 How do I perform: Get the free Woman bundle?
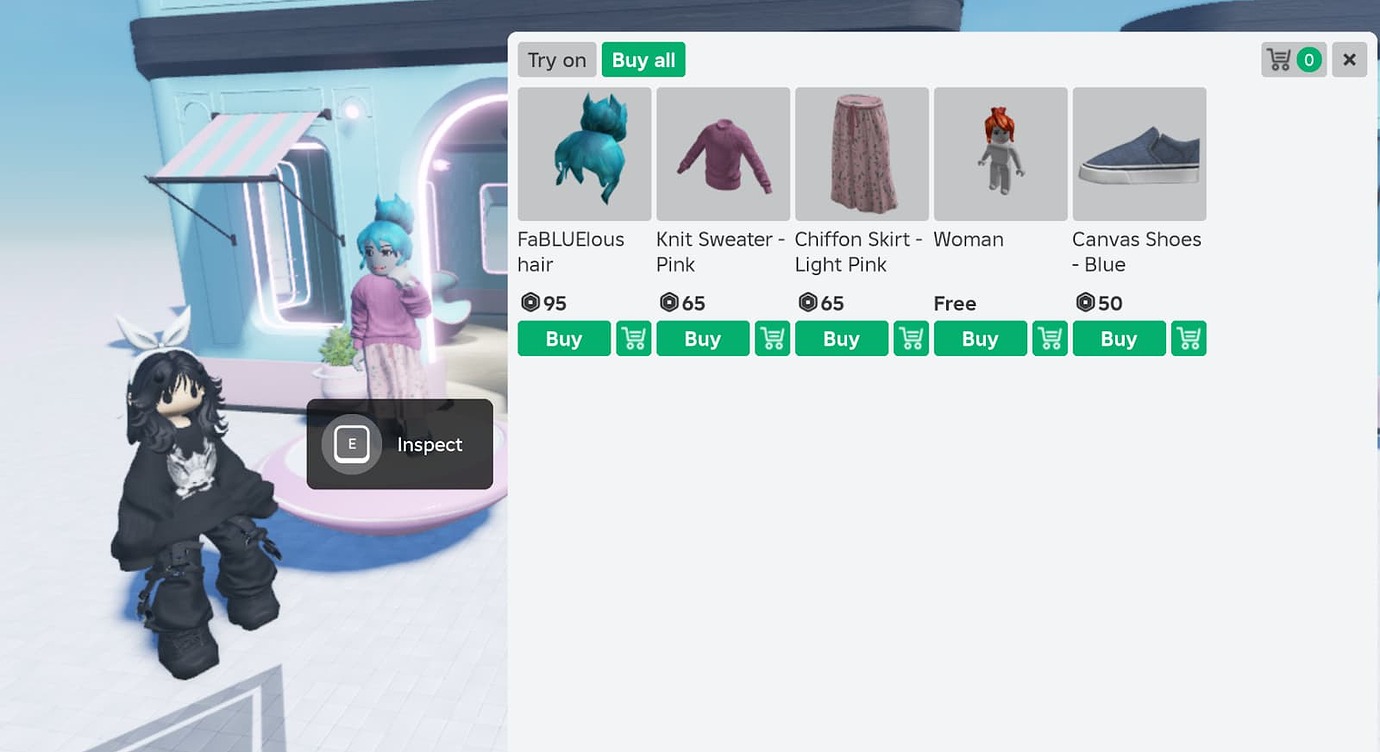pos(980,338)
